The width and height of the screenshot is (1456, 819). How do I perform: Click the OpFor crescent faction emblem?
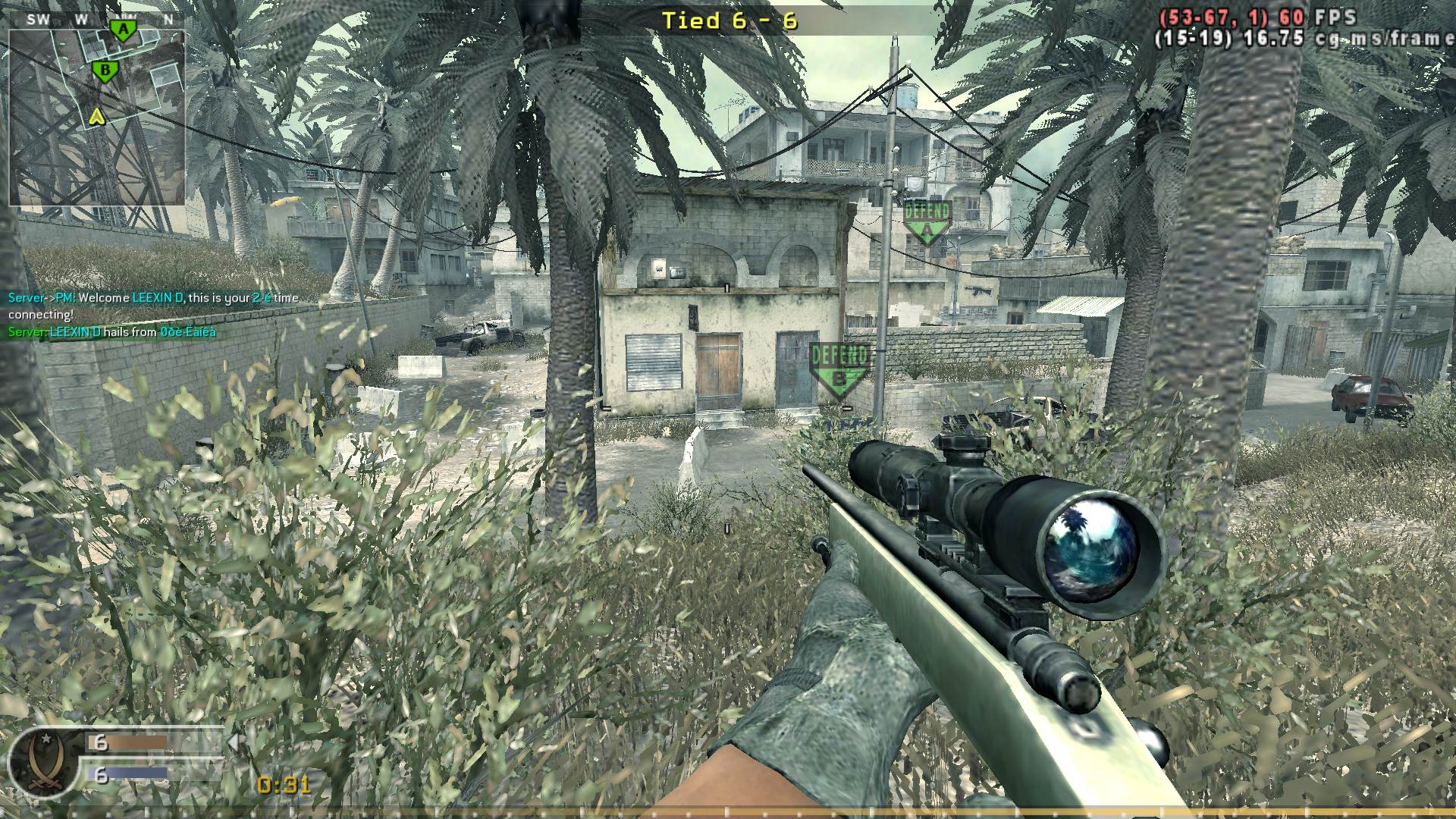(44, 761)
